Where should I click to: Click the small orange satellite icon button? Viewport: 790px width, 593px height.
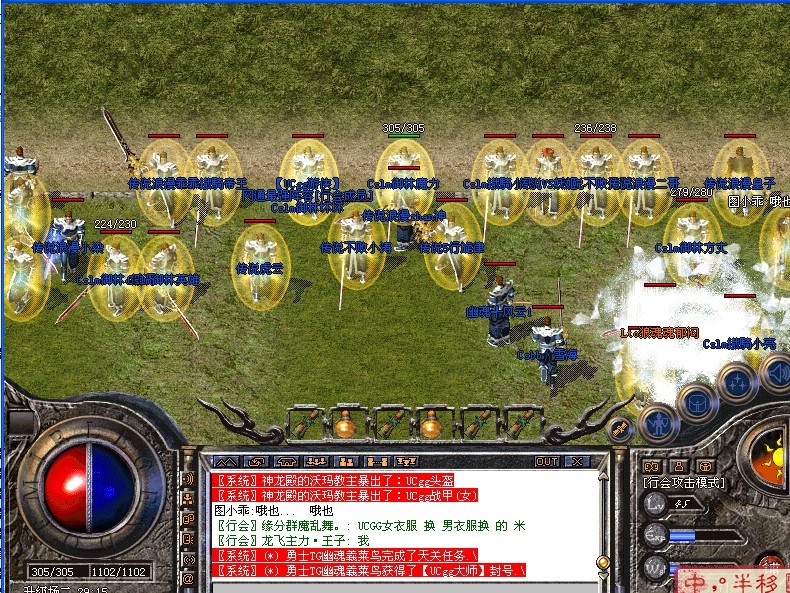(x=620, y=430)
